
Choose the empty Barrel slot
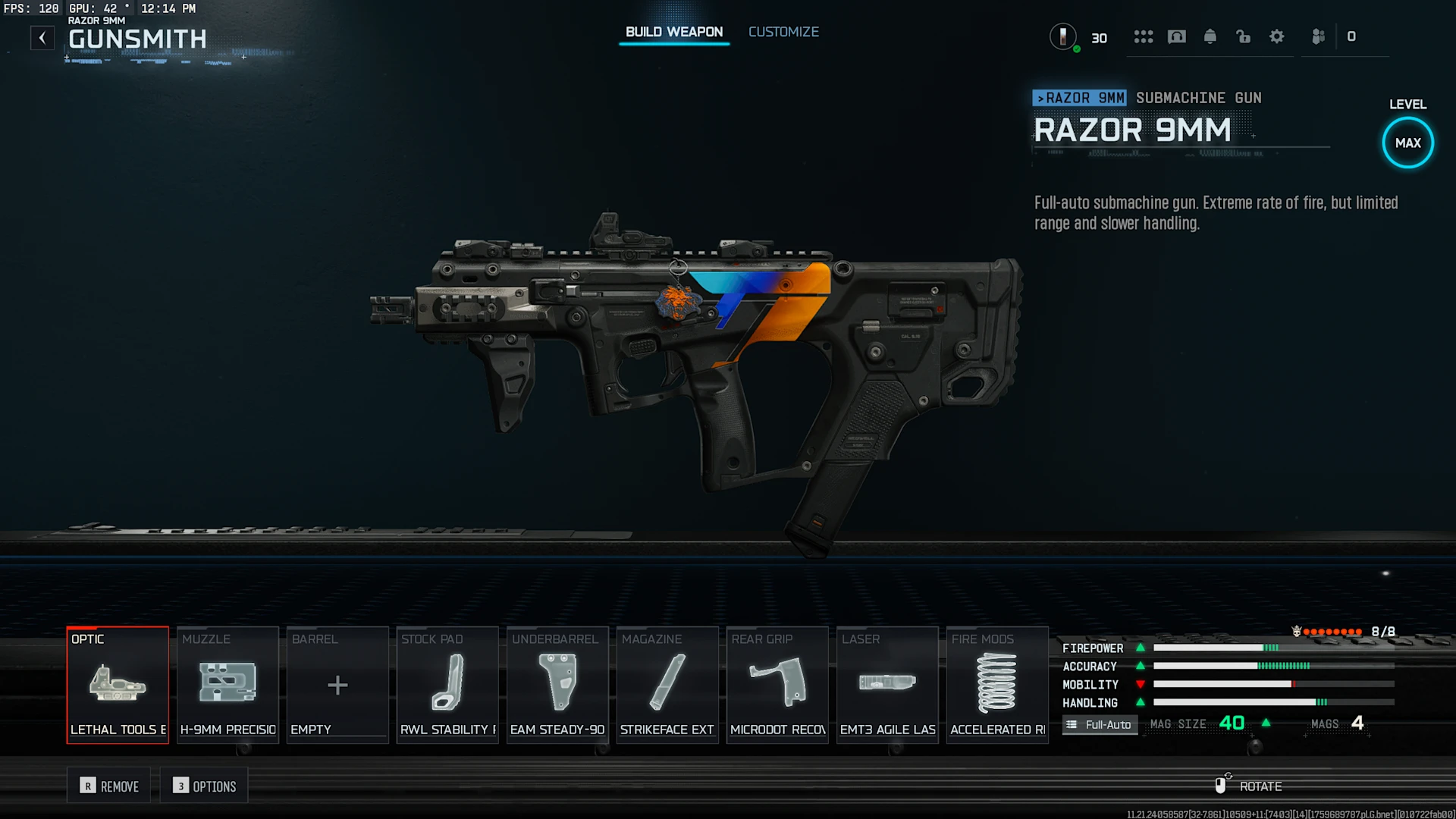click(x=337, y=685)
